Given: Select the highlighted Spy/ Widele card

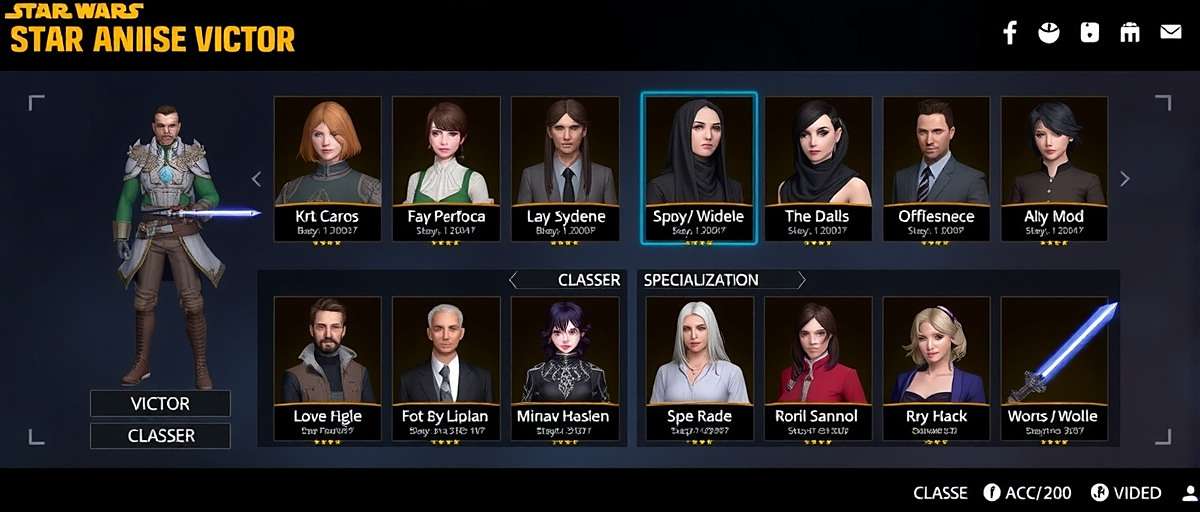Looking at the screenshot, I should [698, 168].
